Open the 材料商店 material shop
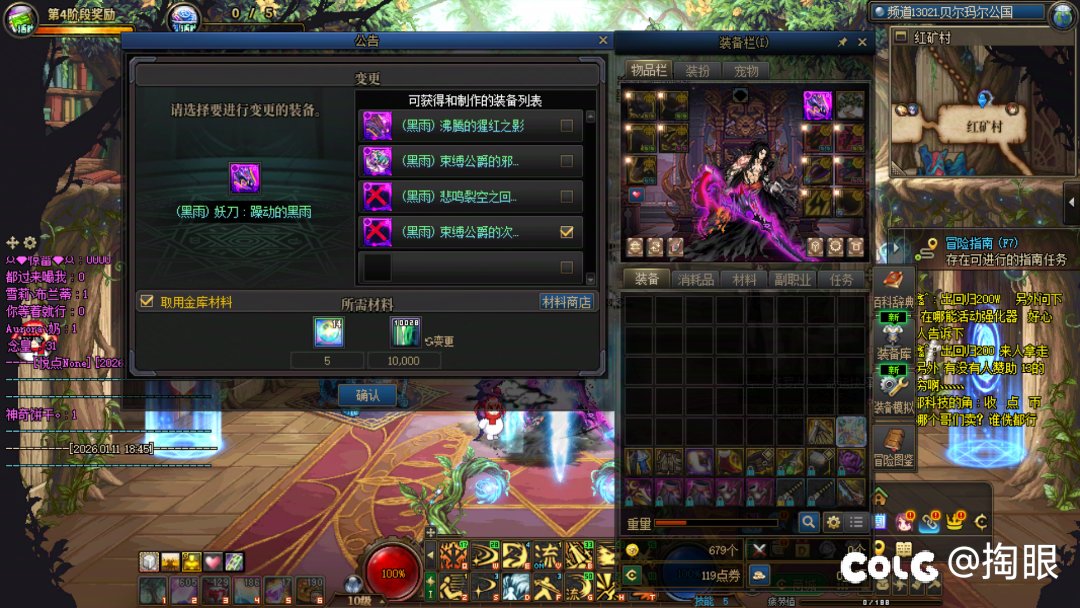The image size is (1080, 608). pos(566,302)
